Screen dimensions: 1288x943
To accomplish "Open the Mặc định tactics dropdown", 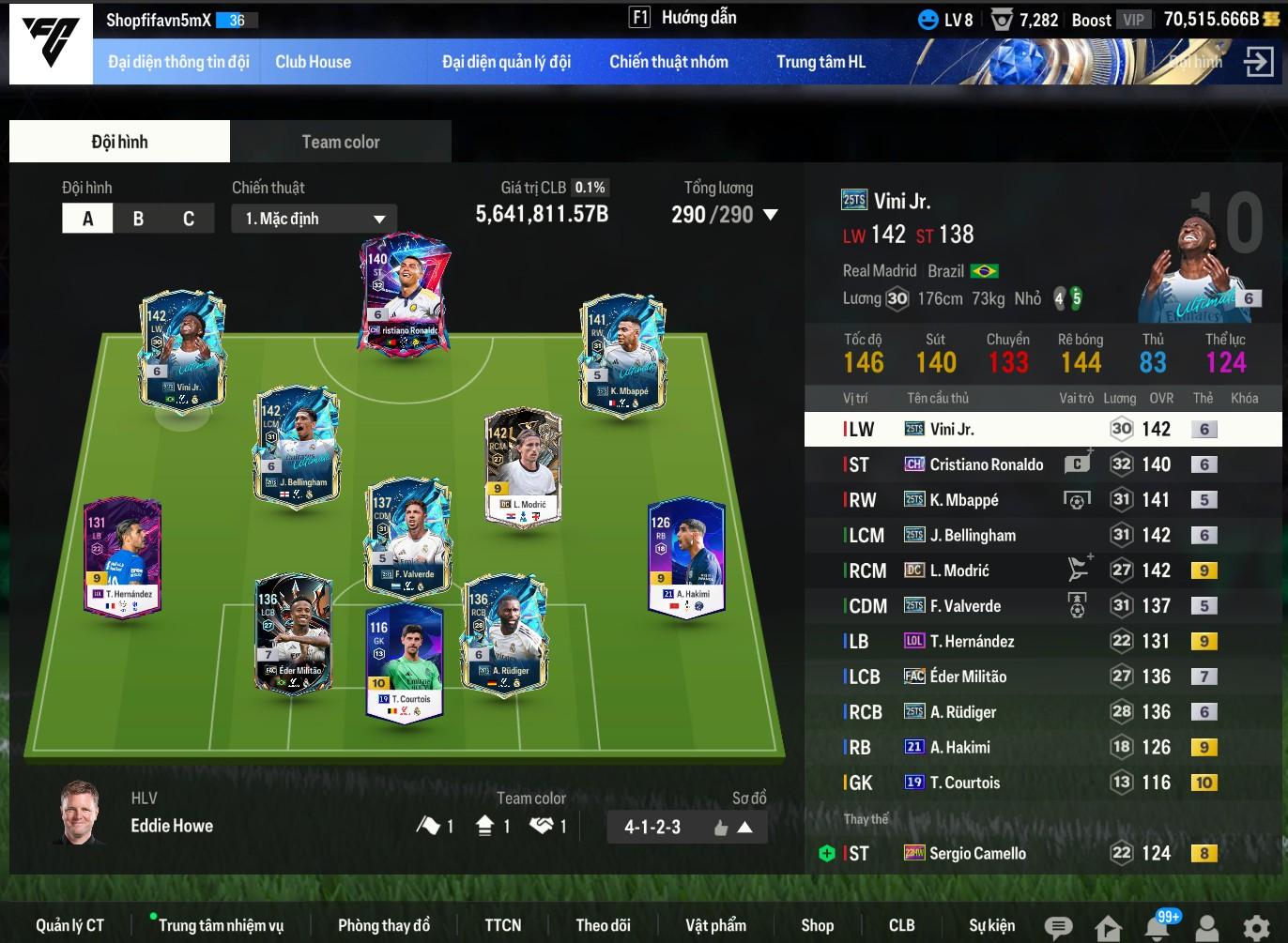I will point(314,219).
